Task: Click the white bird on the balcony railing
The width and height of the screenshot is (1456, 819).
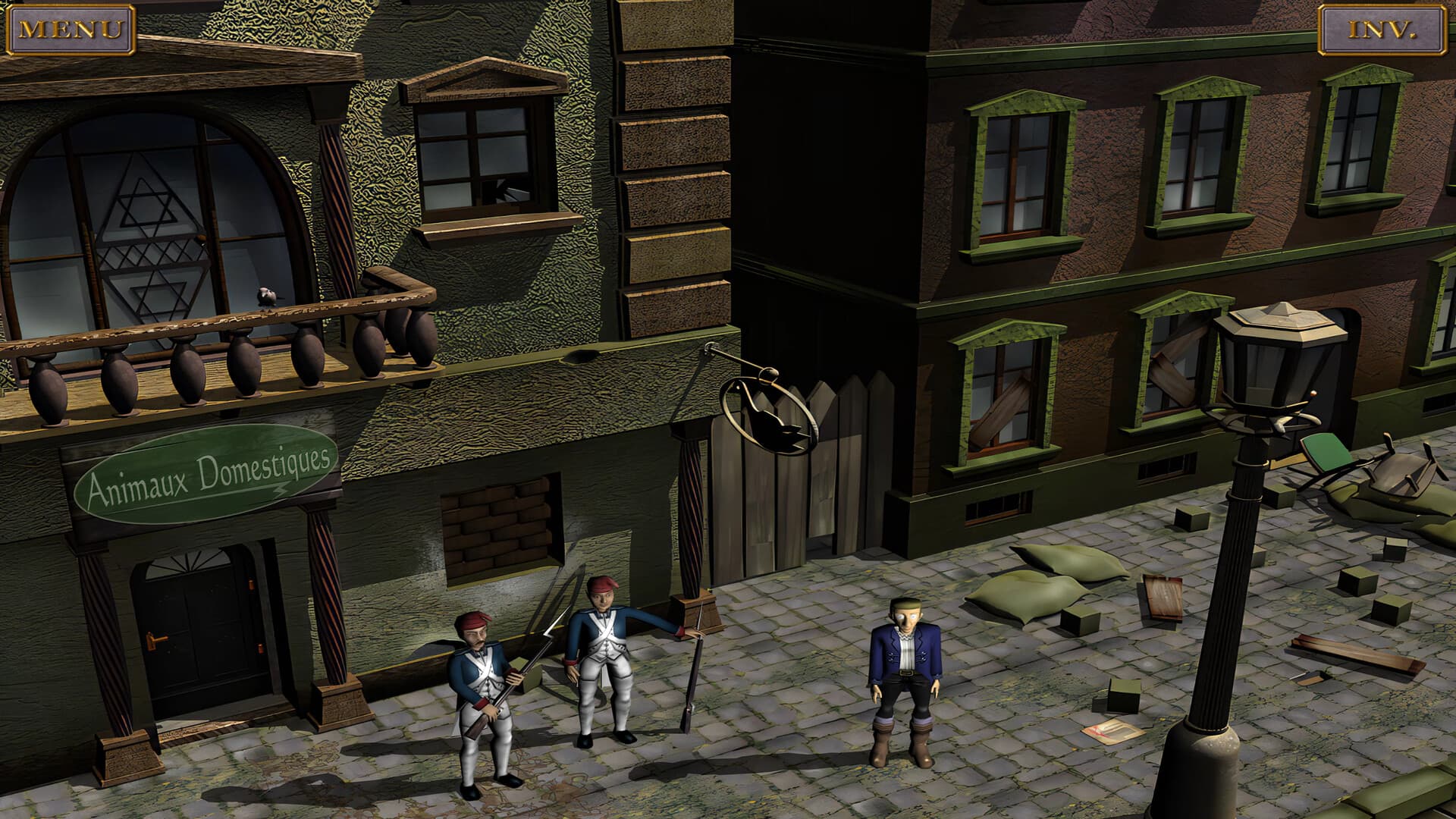Action: tap(265, 296)
